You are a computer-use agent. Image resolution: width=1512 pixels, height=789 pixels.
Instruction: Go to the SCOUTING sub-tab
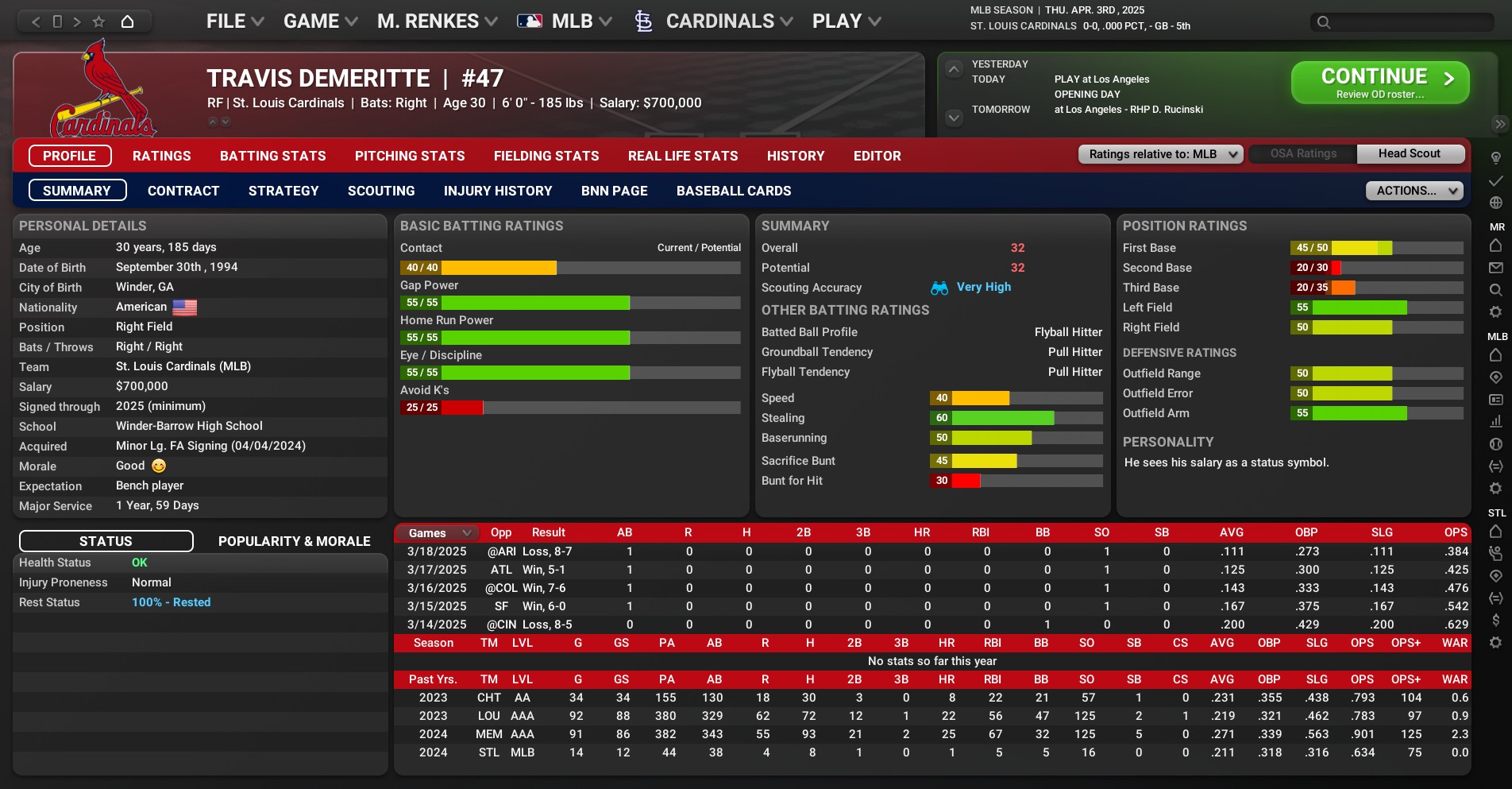(381, 191)
